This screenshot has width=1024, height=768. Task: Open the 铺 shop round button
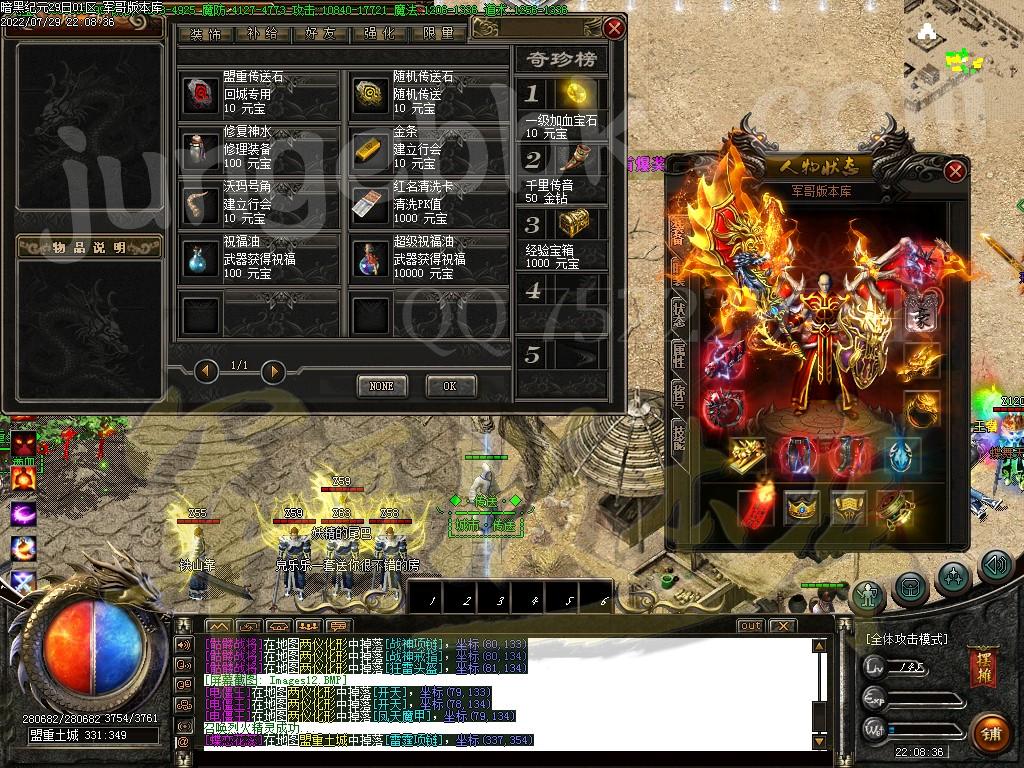pyautogui.click(x=989, y=731)
